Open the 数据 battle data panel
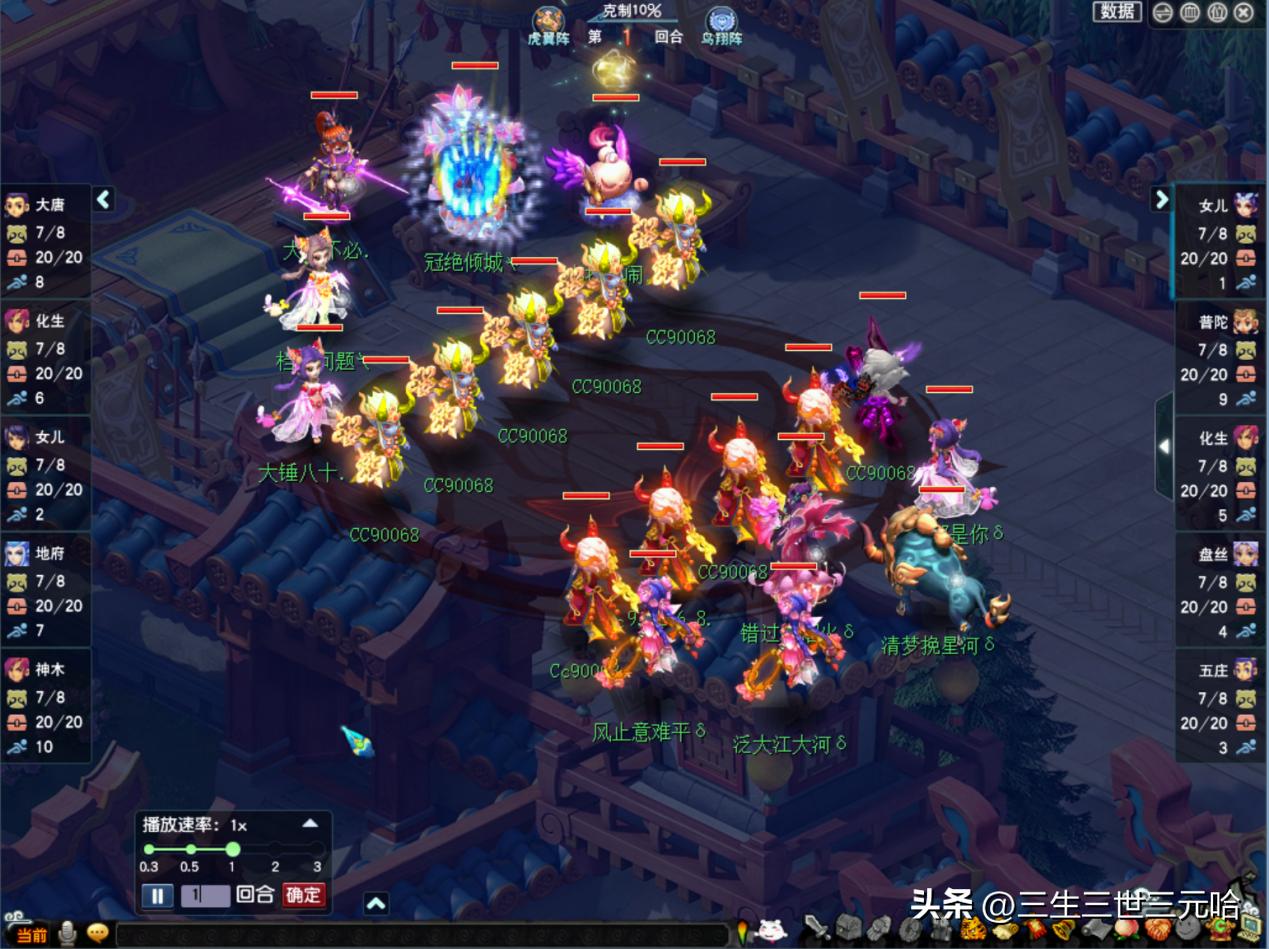1269x949 pixels. [1118, 12]
